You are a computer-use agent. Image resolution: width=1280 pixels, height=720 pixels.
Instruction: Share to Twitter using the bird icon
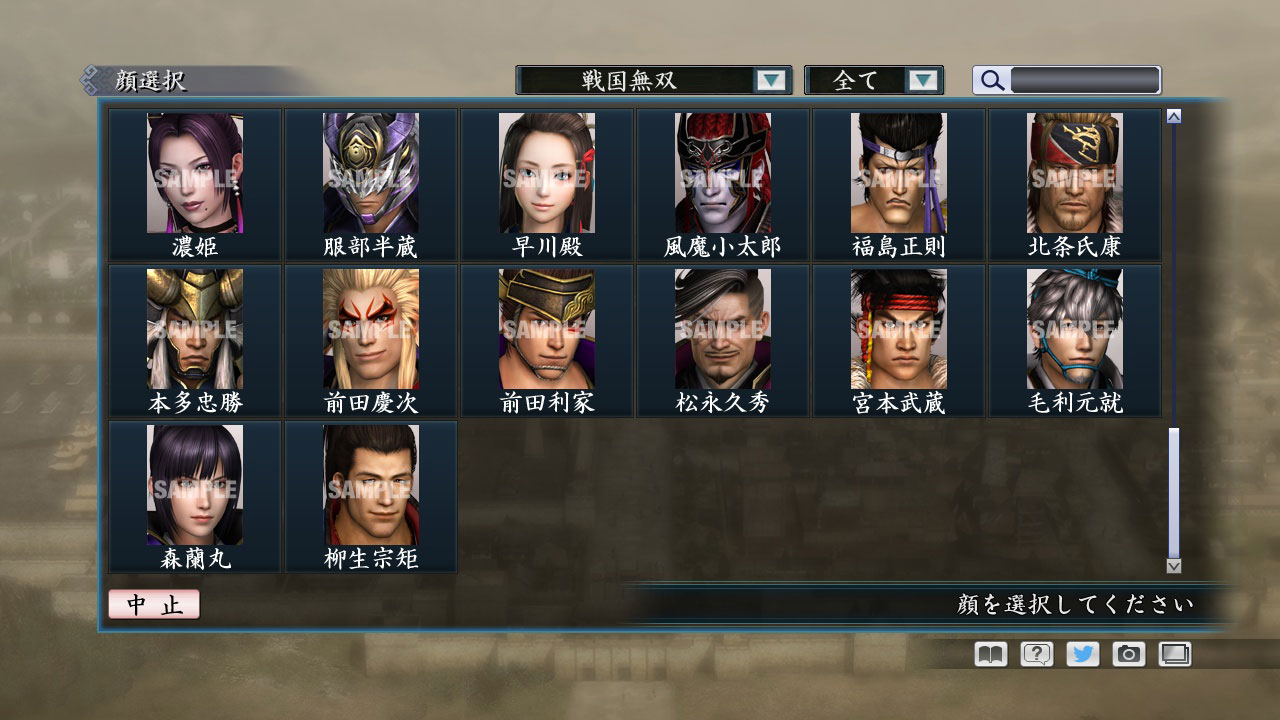[x=1081, y=654]
